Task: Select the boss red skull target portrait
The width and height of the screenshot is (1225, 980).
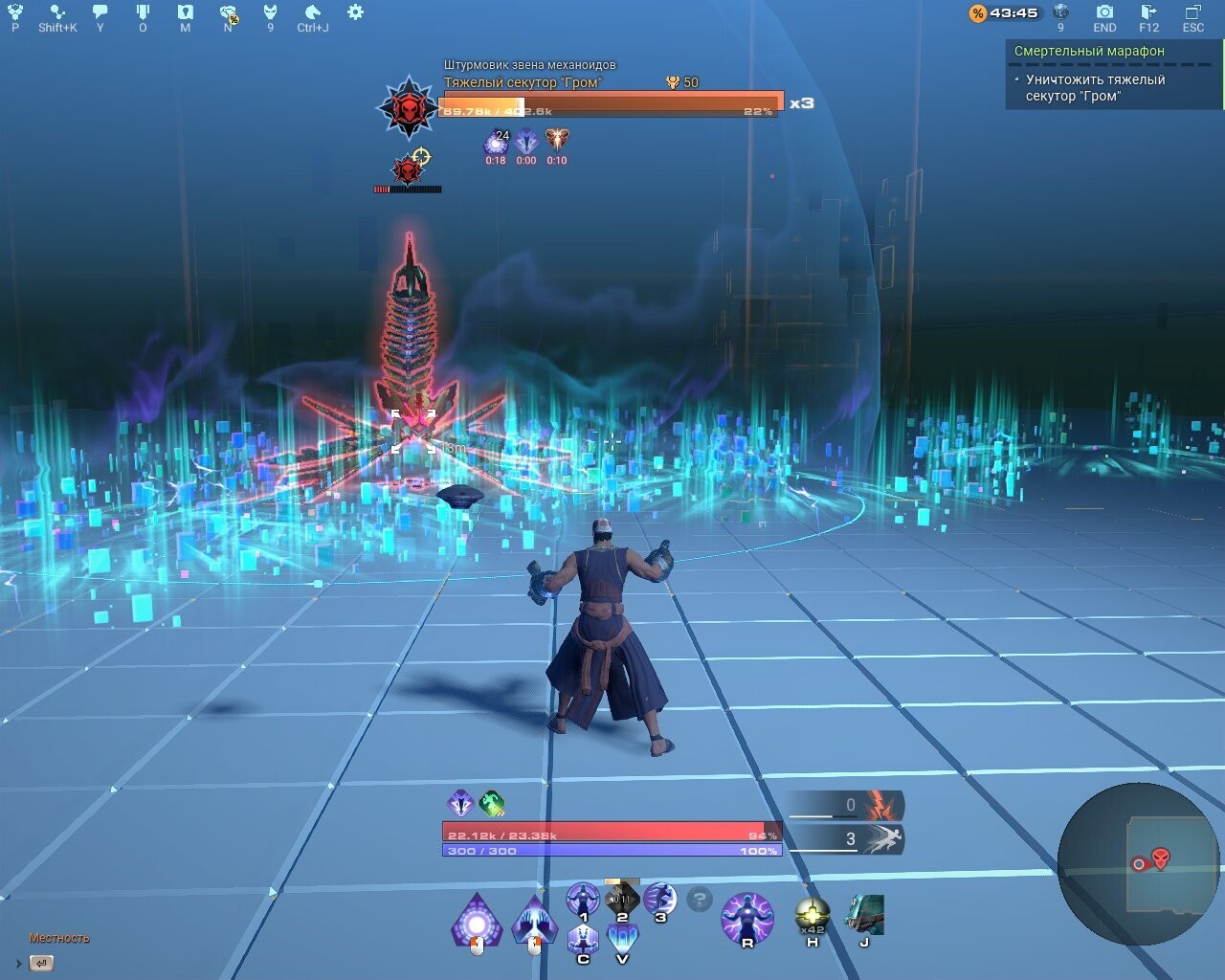Action: pyautogui.click(x=409, y=105)
